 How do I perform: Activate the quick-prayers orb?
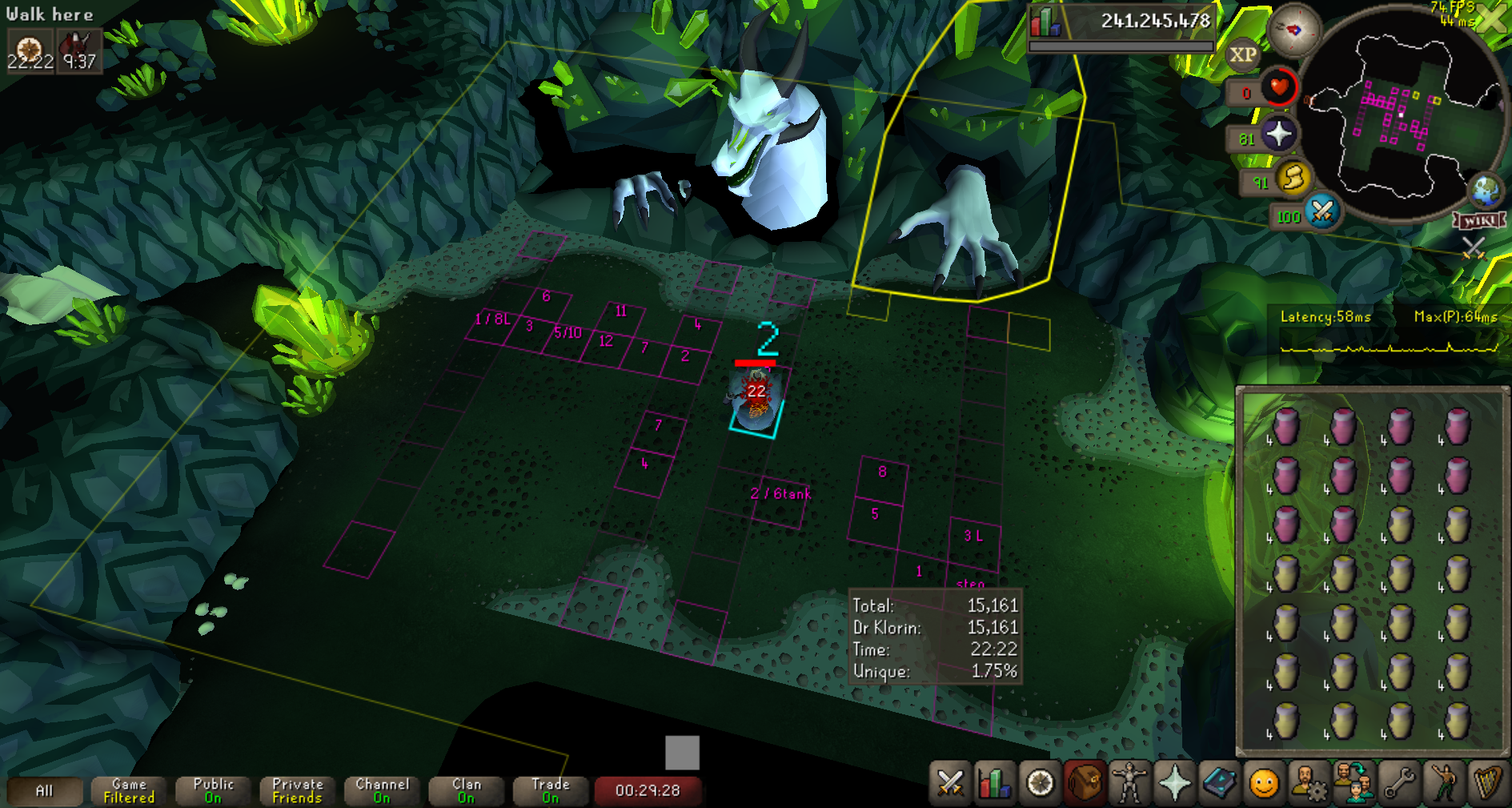(1278, 134)
